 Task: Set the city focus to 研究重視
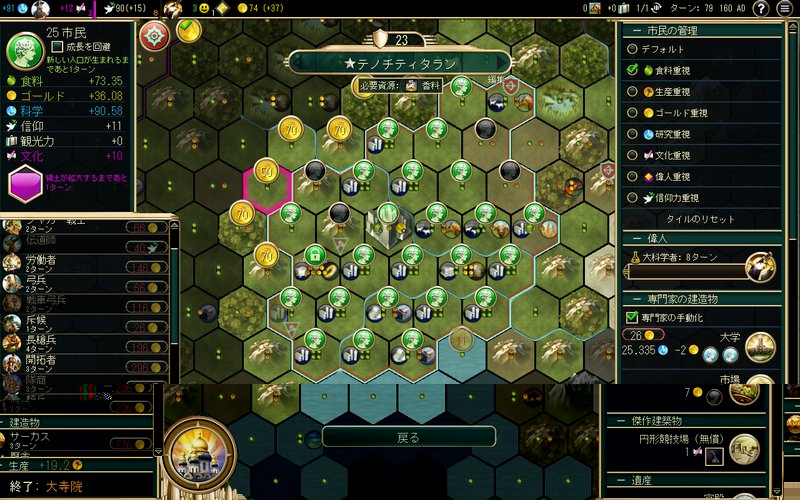633,134
